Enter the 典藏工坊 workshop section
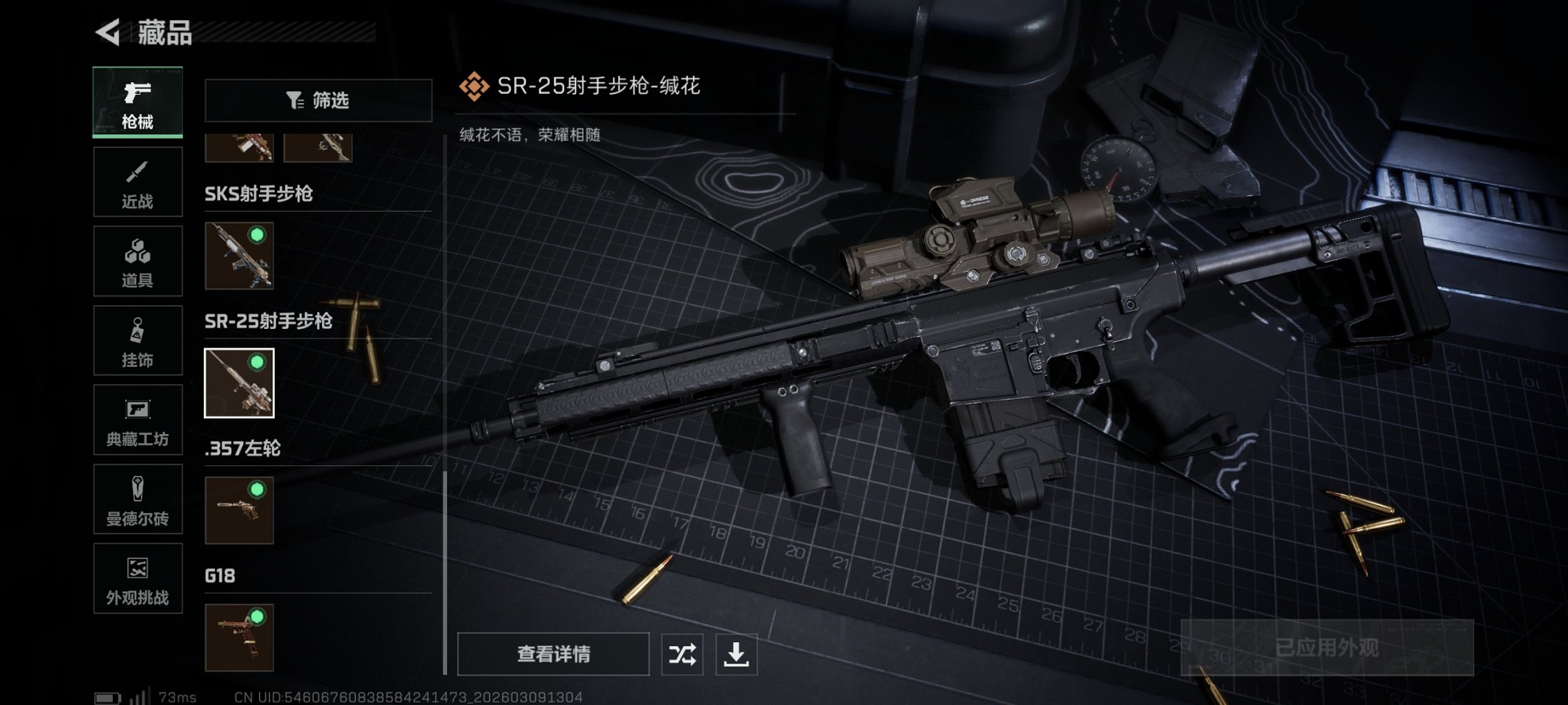Image resolution: width=1568 pixels, height=705 pixels. pos(137,420)
